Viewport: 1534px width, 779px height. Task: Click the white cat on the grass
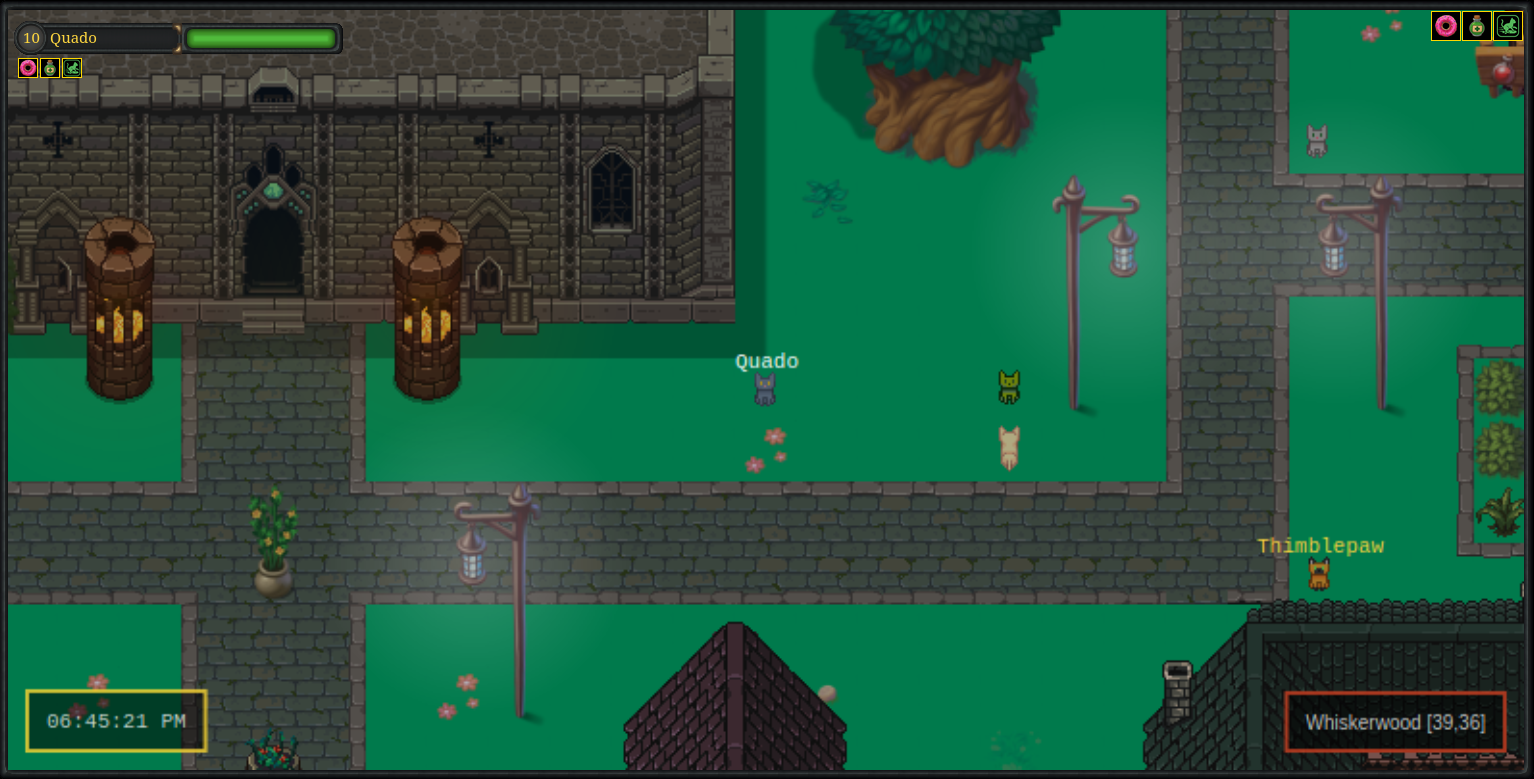pyautogui.click(x=1008, y=449)
